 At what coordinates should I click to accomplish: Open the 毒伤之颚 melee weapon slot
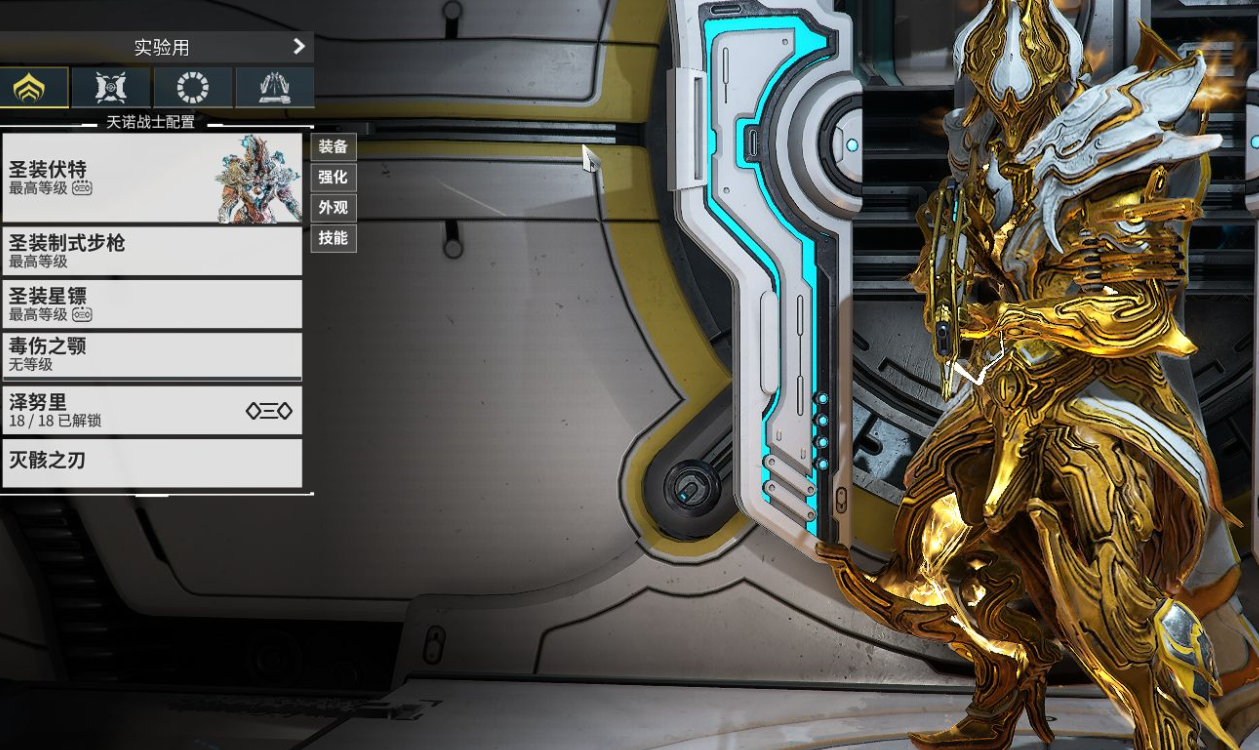pos(152,356)
